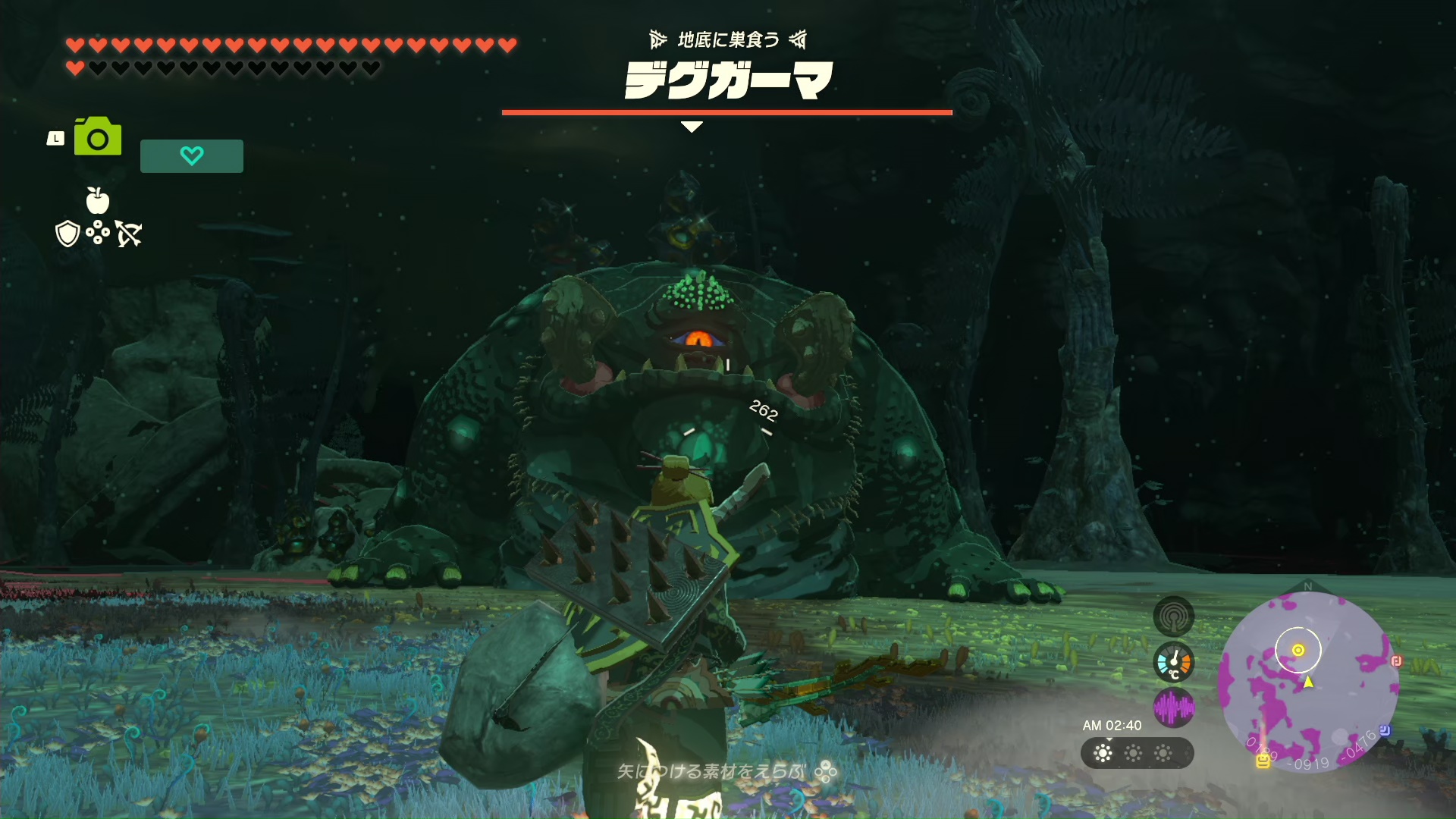
Task: Select the heart ability panel
Action: pyautogui.click(x=192, y=156)
